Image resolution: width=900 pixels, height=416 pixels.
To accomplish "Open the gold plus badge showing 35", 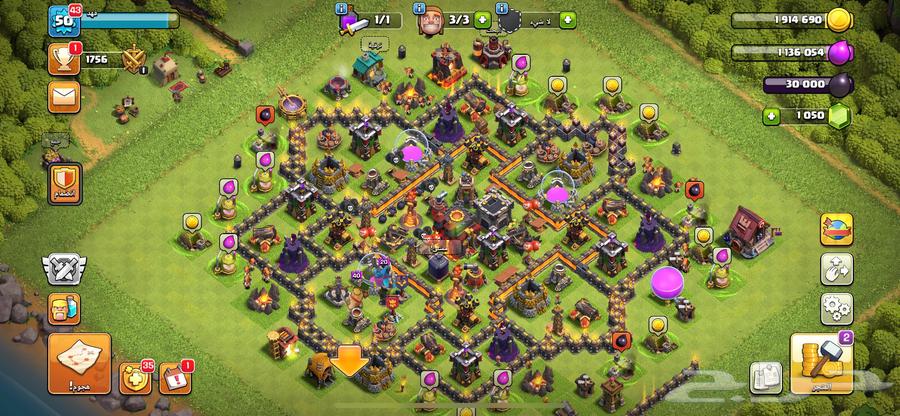I will (133, 379).
